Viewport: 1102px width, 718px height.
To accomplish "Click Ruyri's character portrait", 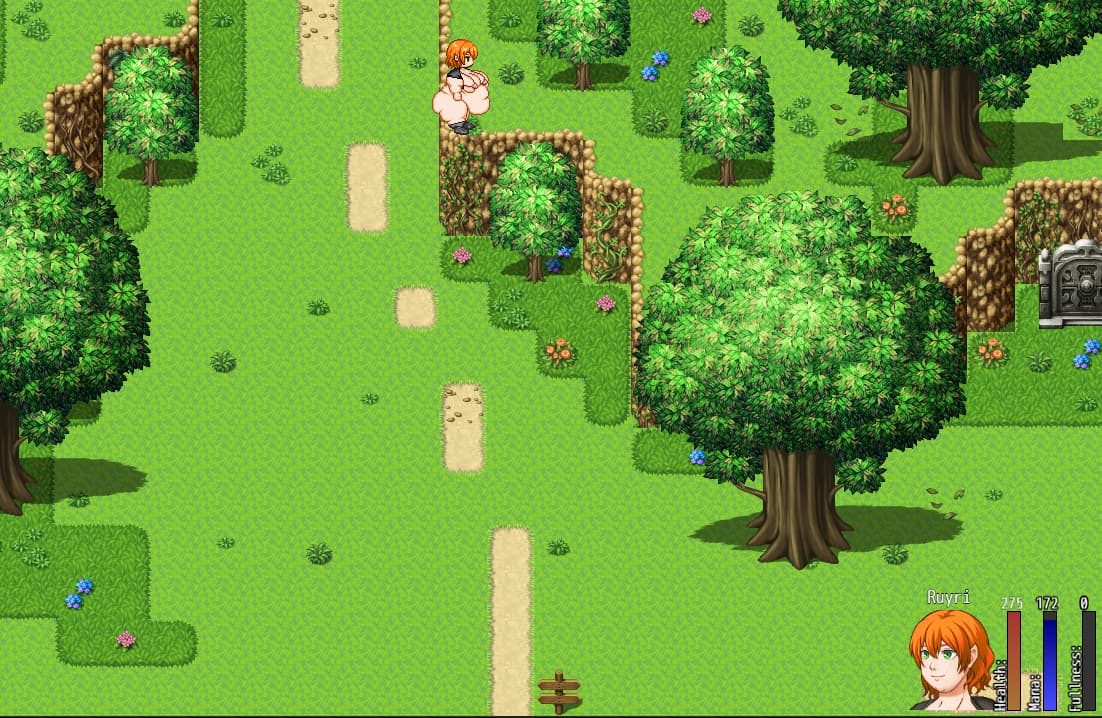I will coord(949,660).
